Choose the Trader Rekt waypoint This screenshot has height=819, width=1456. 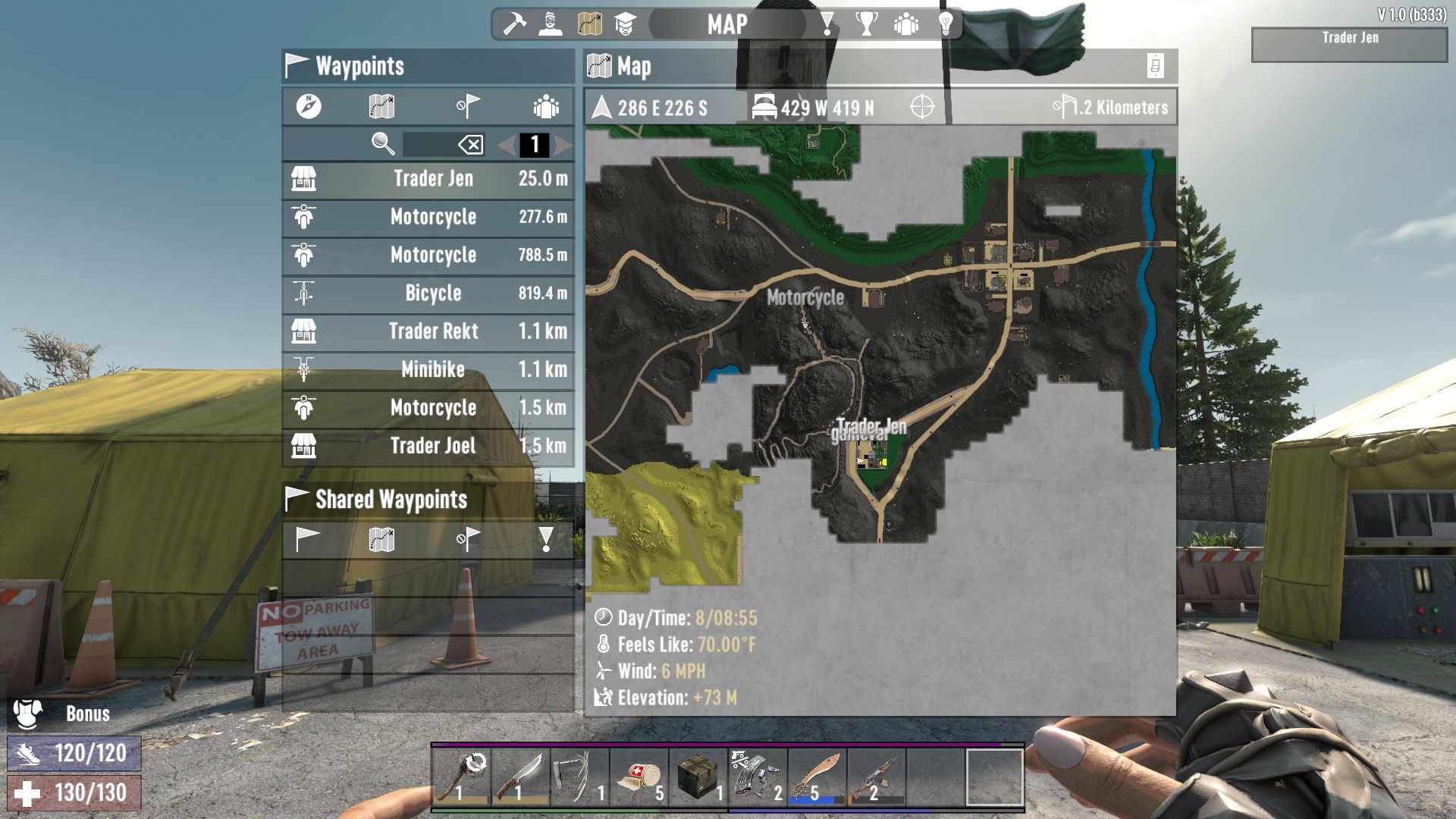pos(428,331)
